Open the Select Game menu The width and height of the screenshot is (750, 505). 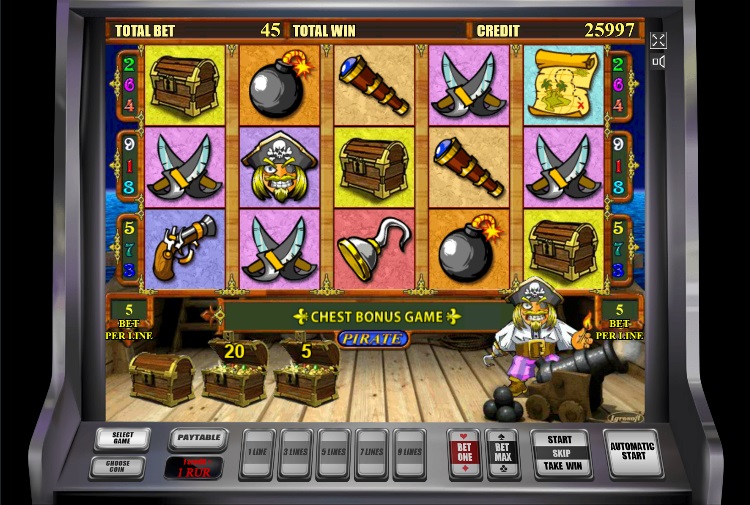click(123, 438)
